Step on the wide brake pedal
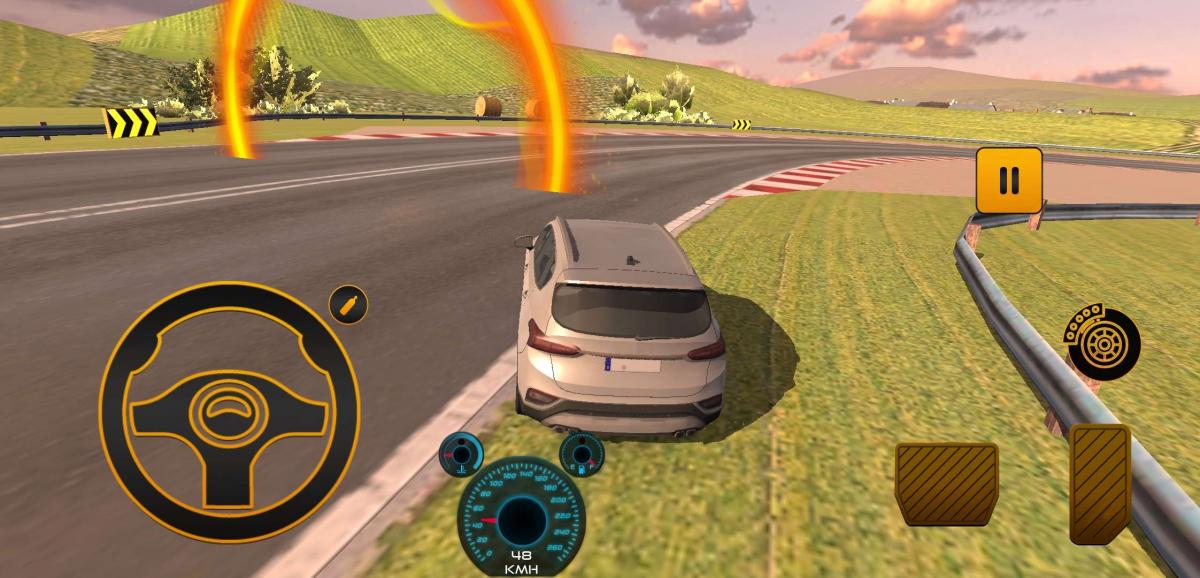This screenshot has height=578, width=1200. point(946,484)
